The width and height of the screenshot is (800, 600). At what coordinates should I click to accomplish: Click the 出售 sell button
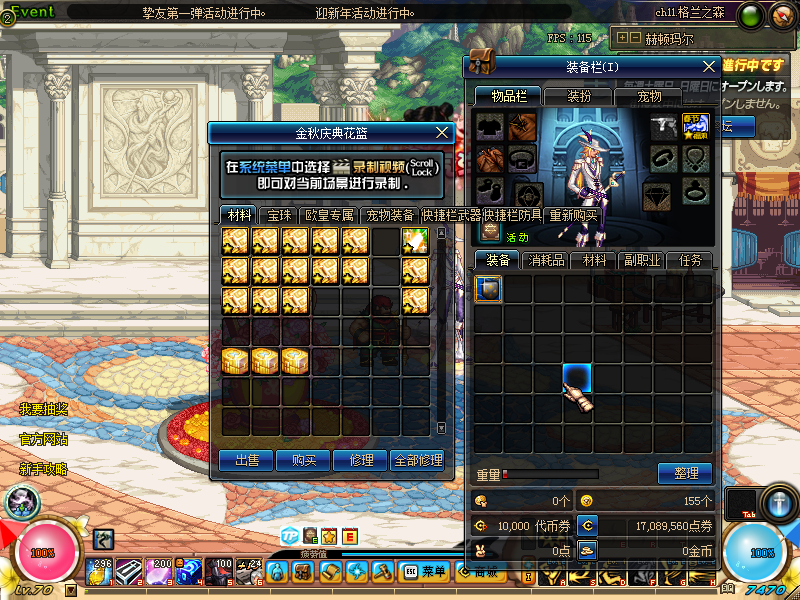pyautogui.click(x=246, y=460)
